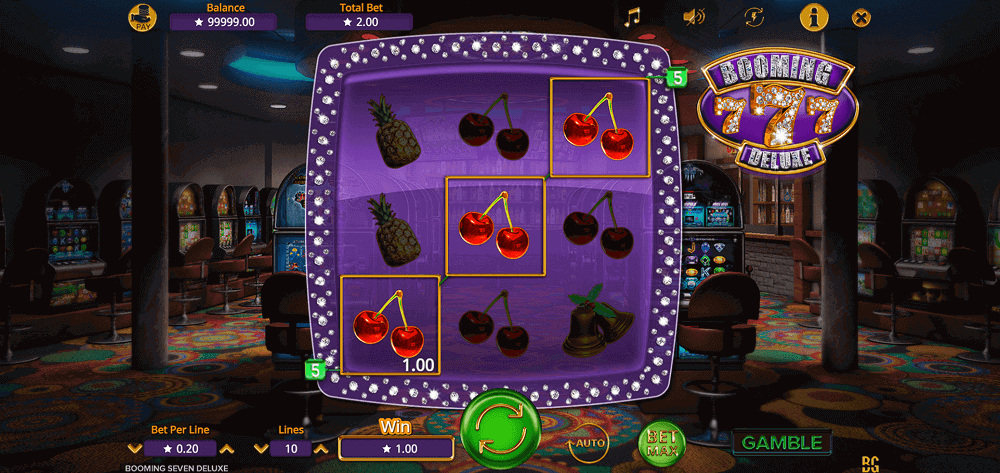The height and width of the screenshot is (473, 1000).
Task: Open the Pay table
Action: click(x=144, y=17)
